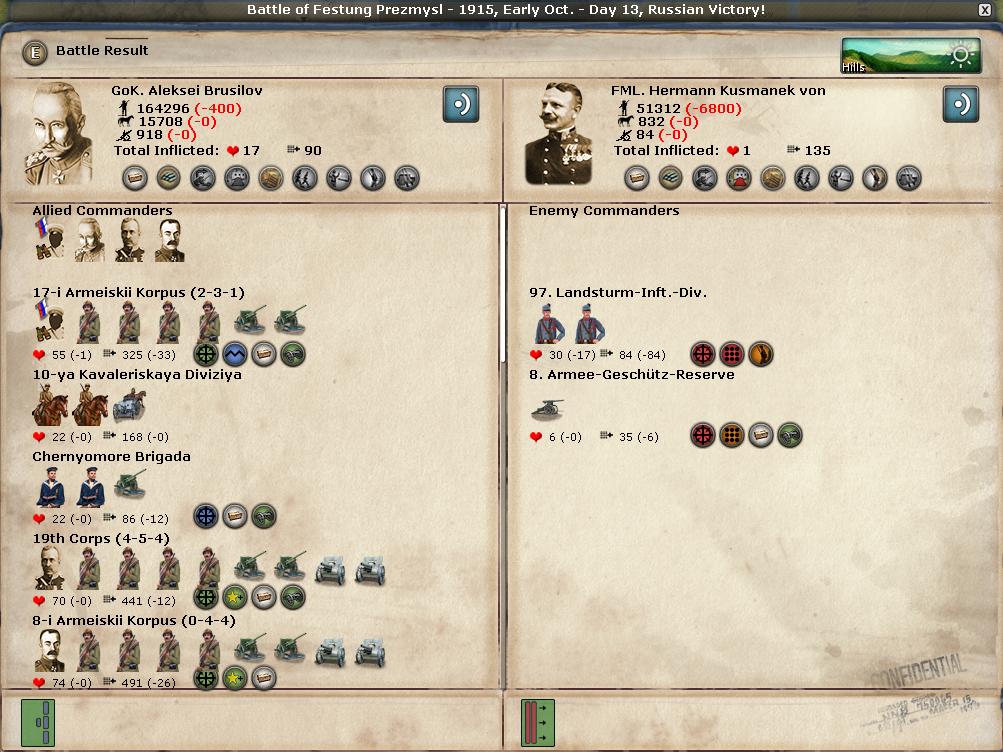Select the 17-i Armeiskii Korpus entry
The width and height of the screenshot is (1003, 752).
click(x=138, y=293)
